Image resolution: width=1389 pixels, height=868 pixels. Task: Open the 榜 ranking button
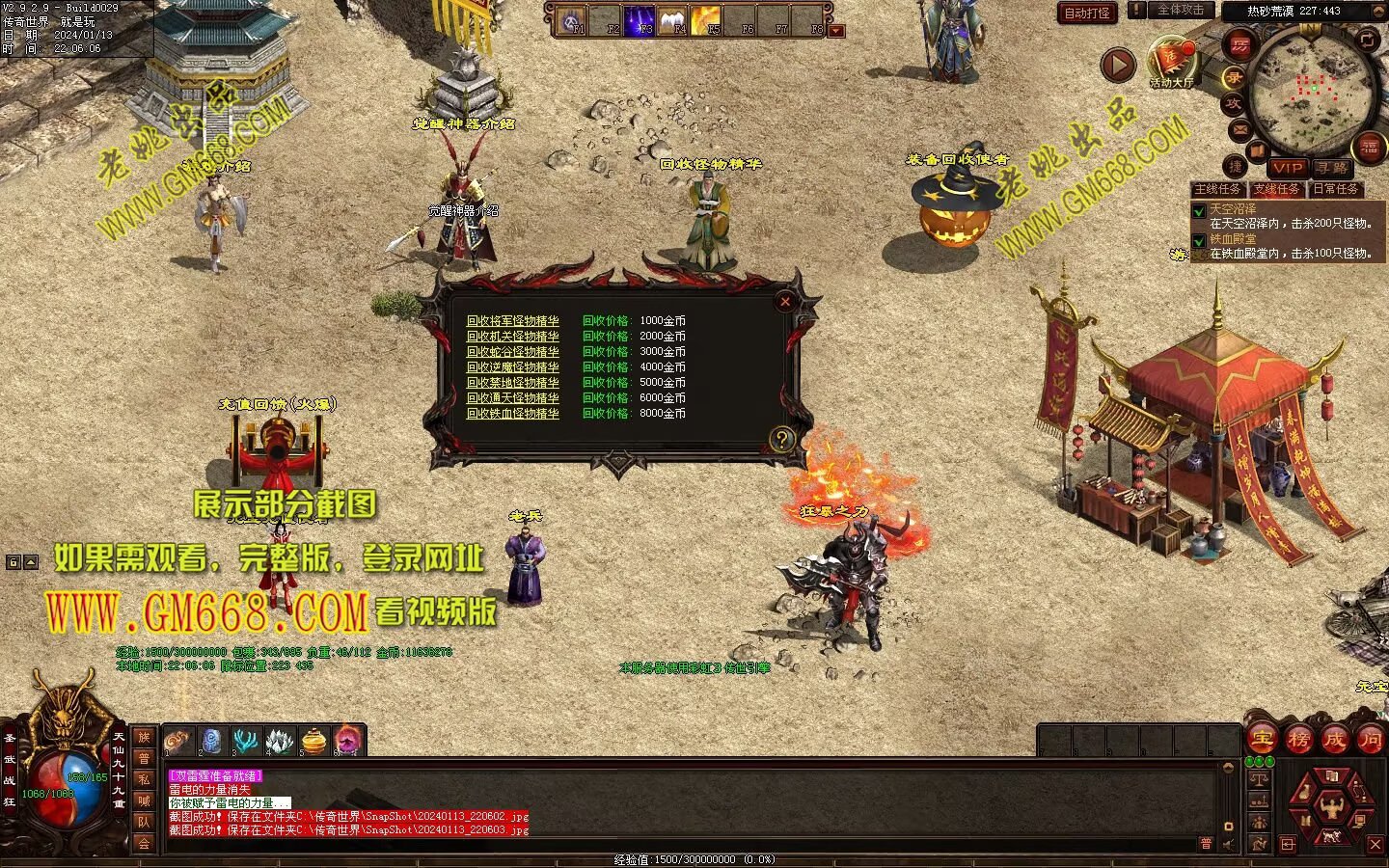[x=1298, y=740]
